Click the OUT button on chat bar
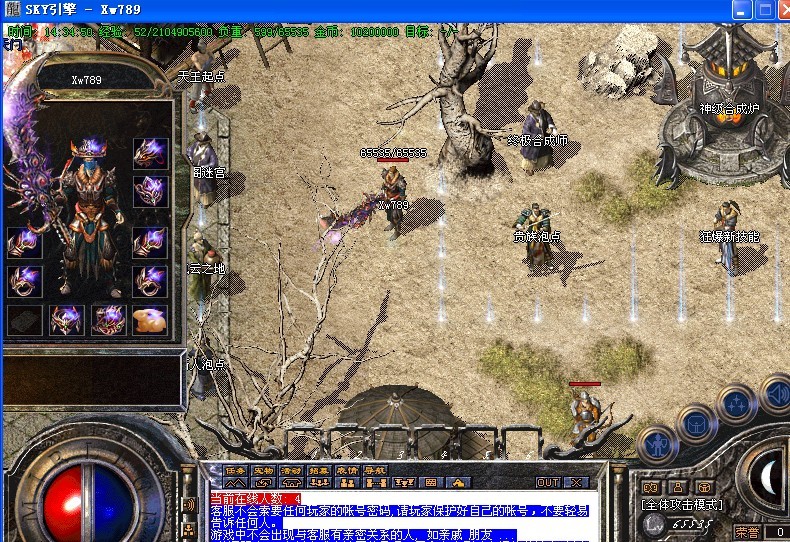 [x=548, y=482]
